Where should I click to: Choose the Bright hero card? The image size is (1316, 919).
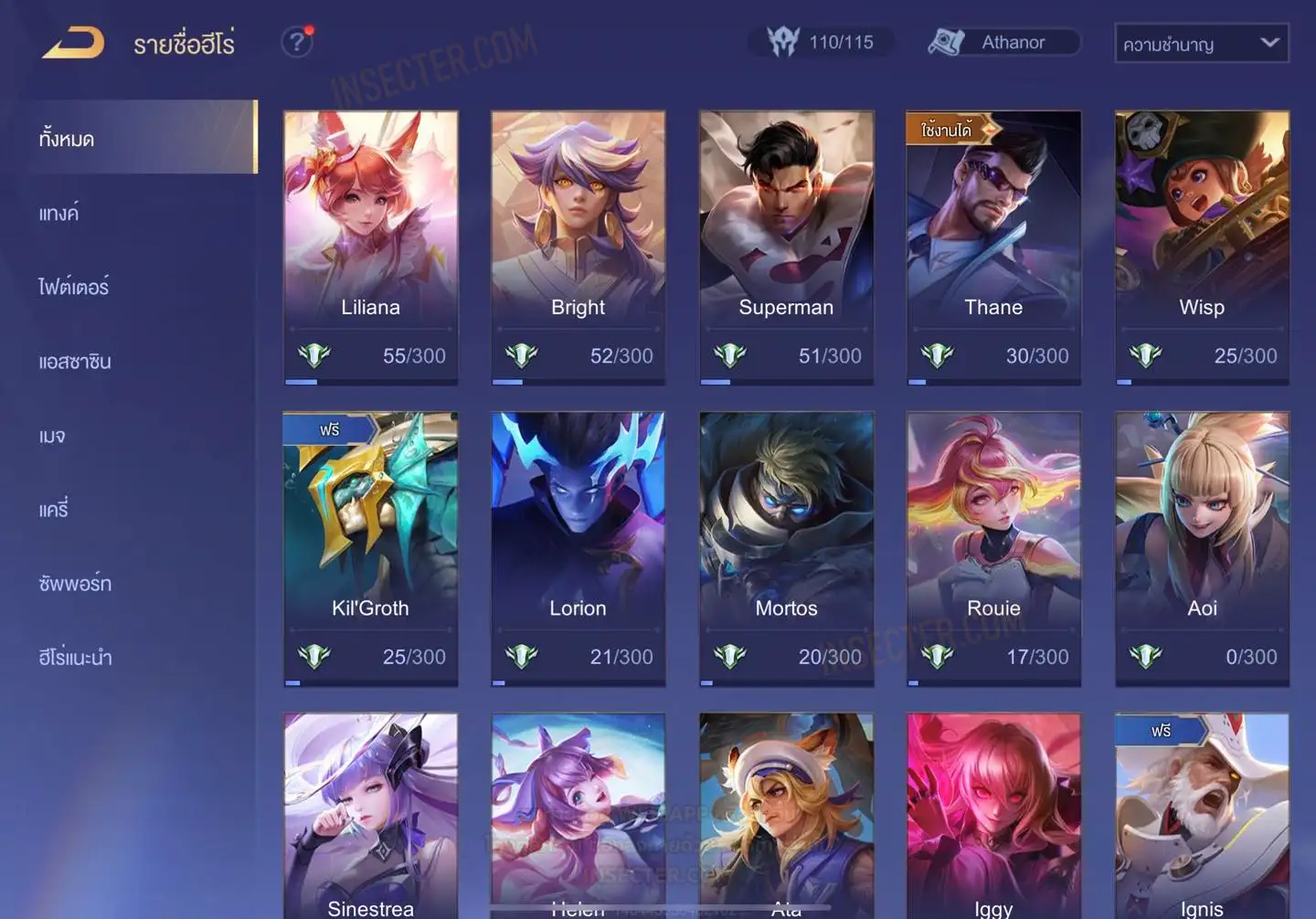click(578, 247)
